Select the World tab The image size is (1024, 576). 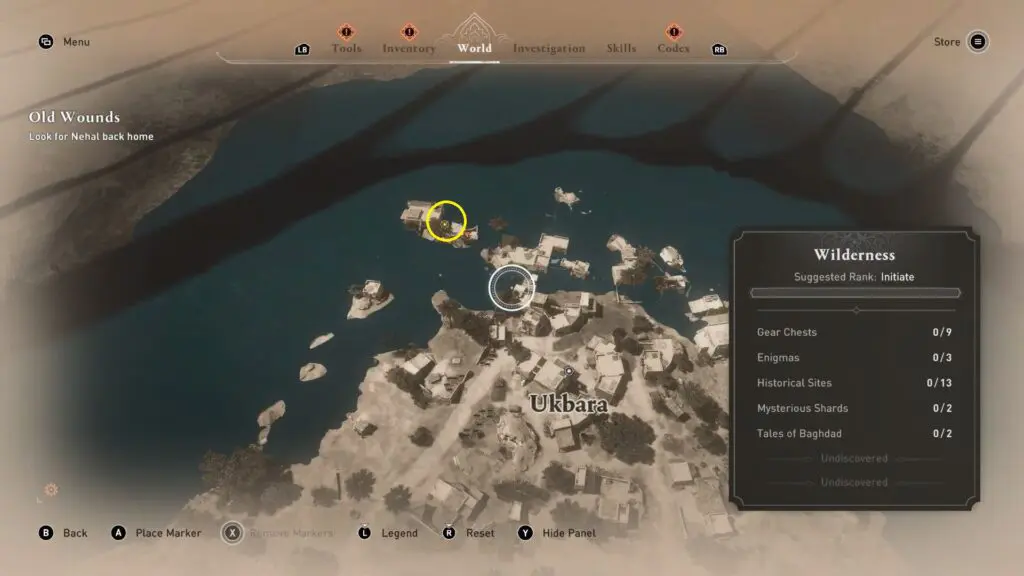click(474, 48)
